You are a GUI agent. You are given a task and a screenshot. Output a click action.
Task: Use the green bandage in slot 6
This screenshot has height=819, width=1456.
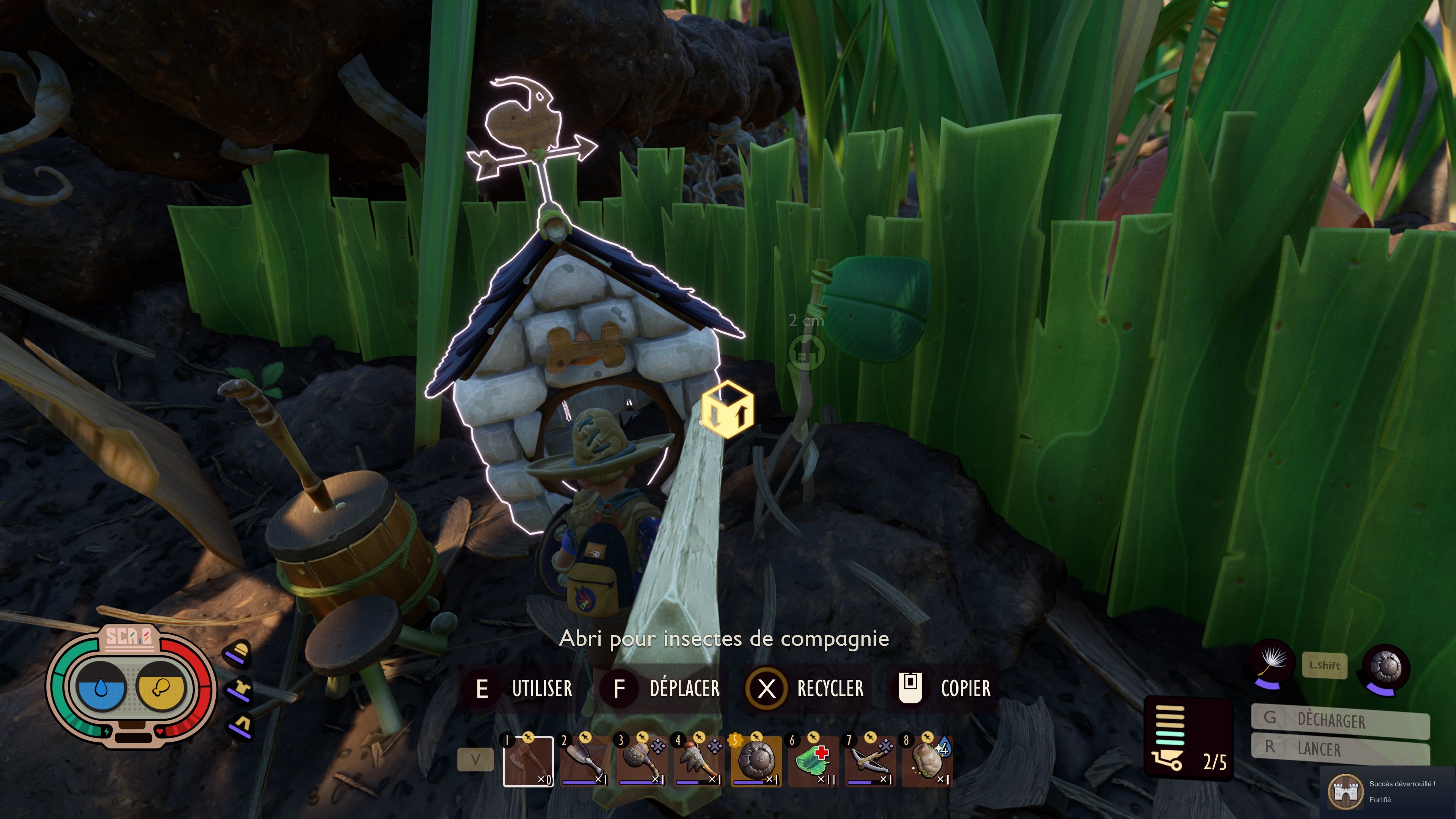pos(813,761)
